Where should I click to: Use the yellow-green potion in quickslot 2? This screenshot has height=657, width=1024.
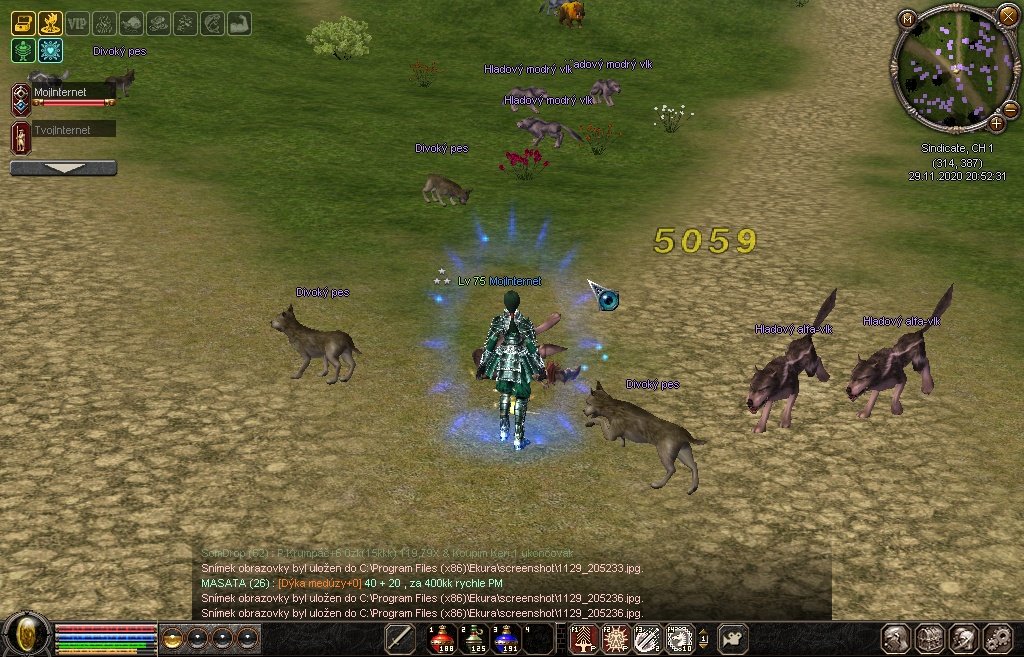point(475,637)
